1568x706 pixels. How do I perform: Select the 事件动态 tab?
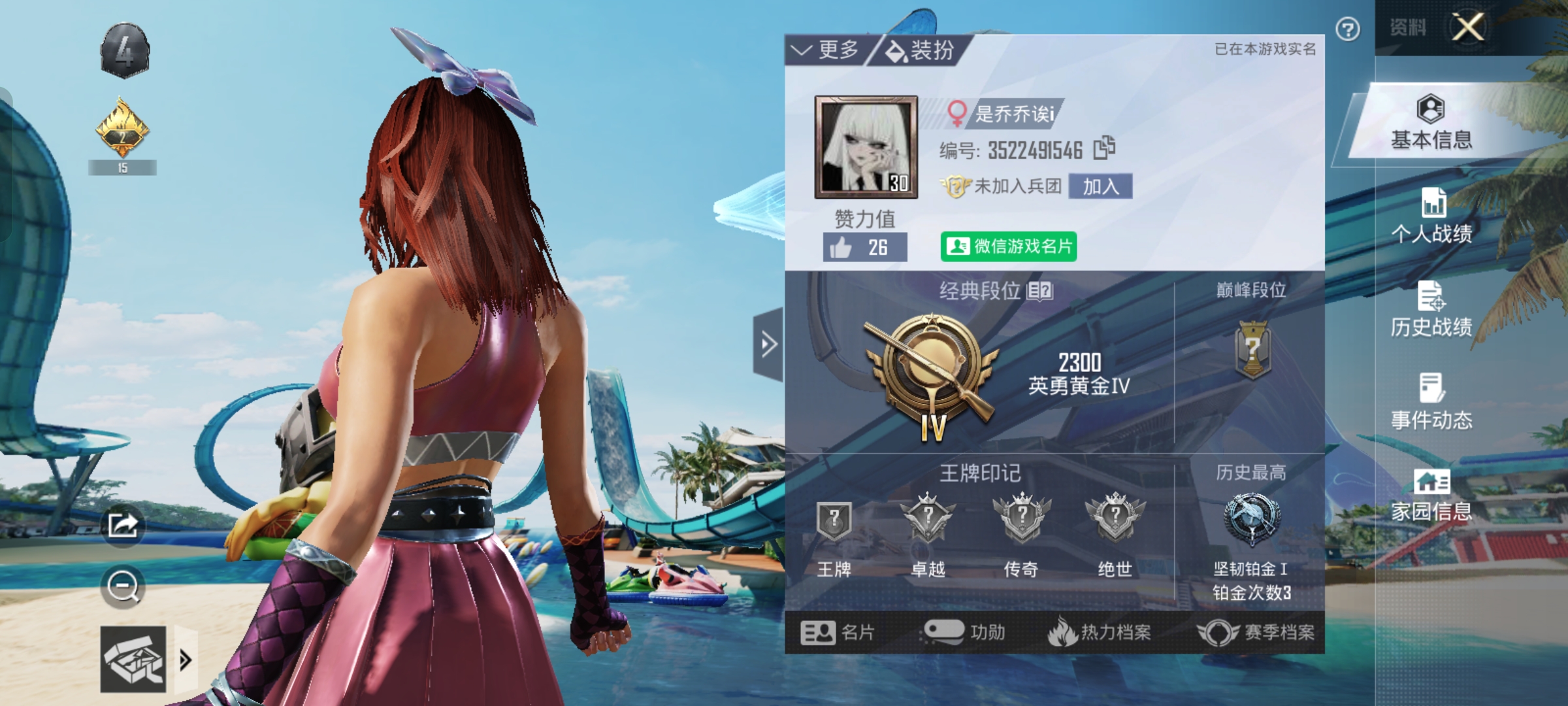click(1431, 402)
